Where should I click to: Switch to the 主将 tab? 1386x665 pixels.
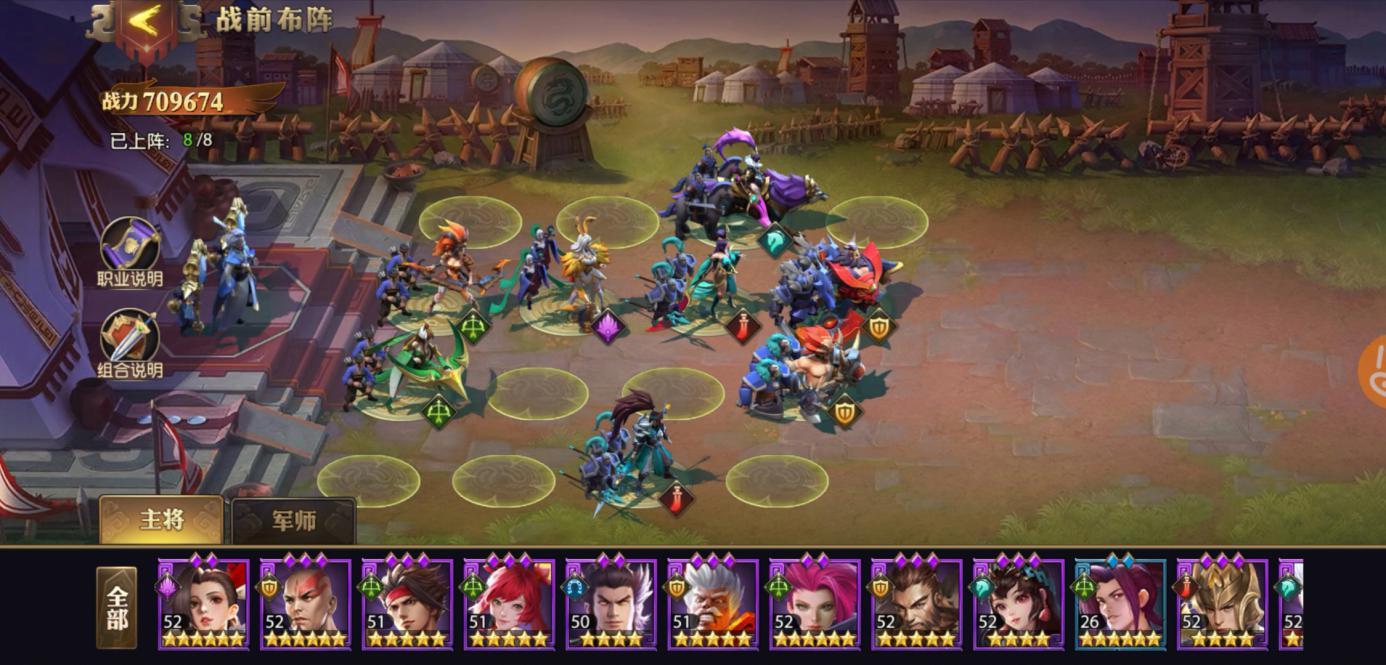[x=161, y=520]
